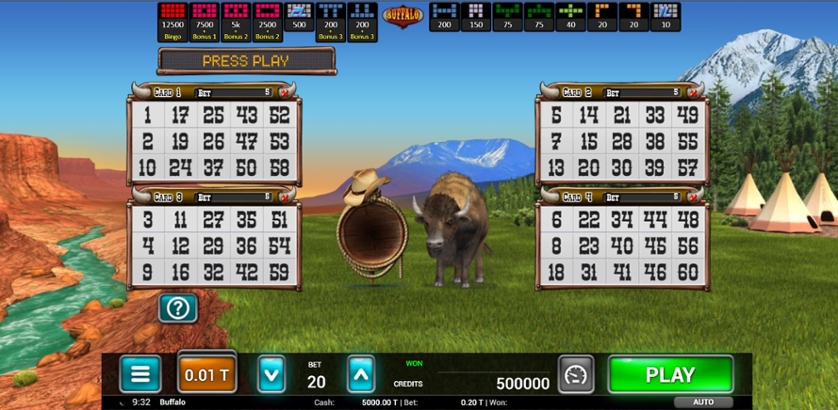Close Card 1 with its red X

tap(284, 92)
